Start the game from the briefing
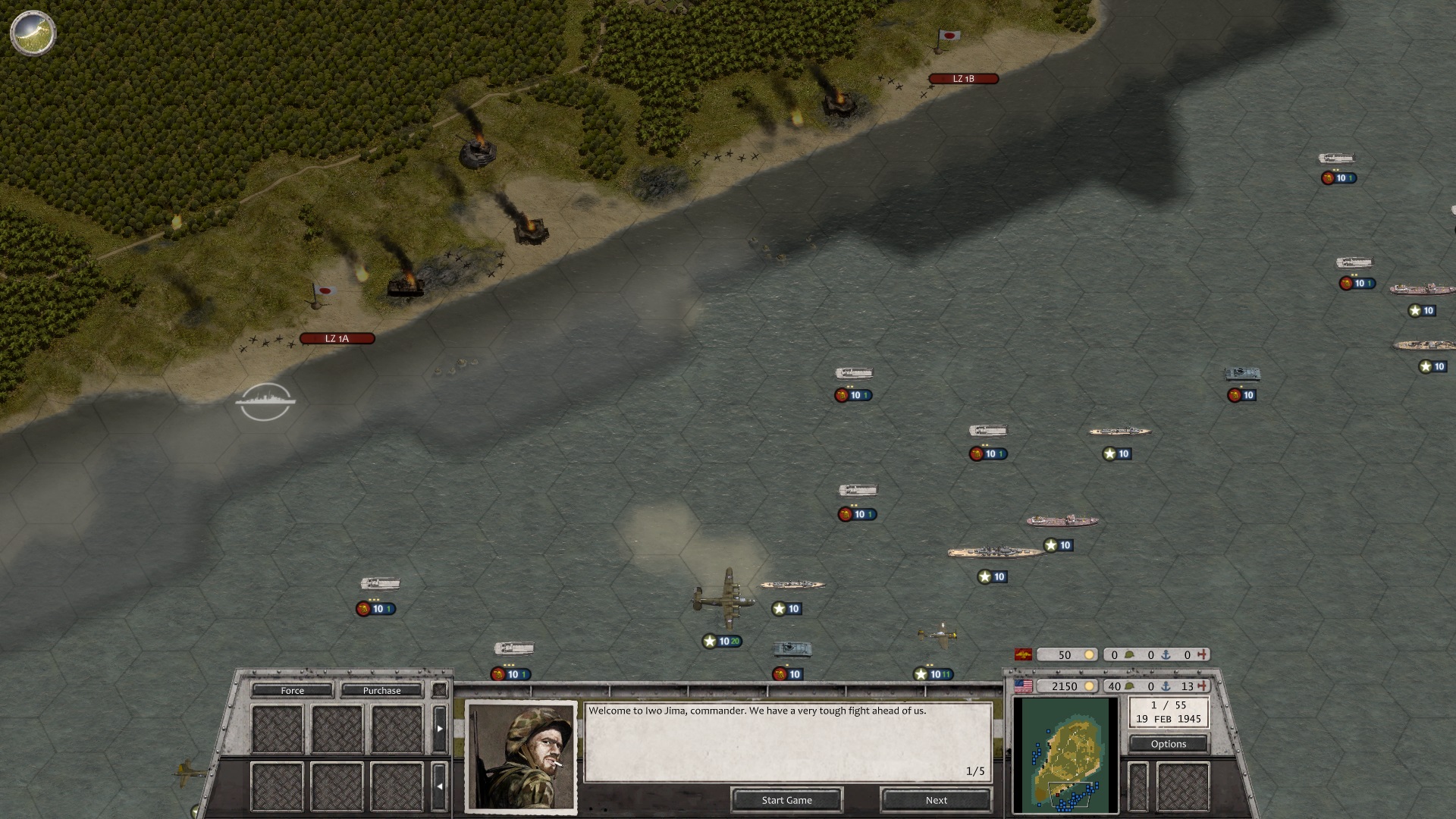The image size is (1456, 819). (786, 800)
